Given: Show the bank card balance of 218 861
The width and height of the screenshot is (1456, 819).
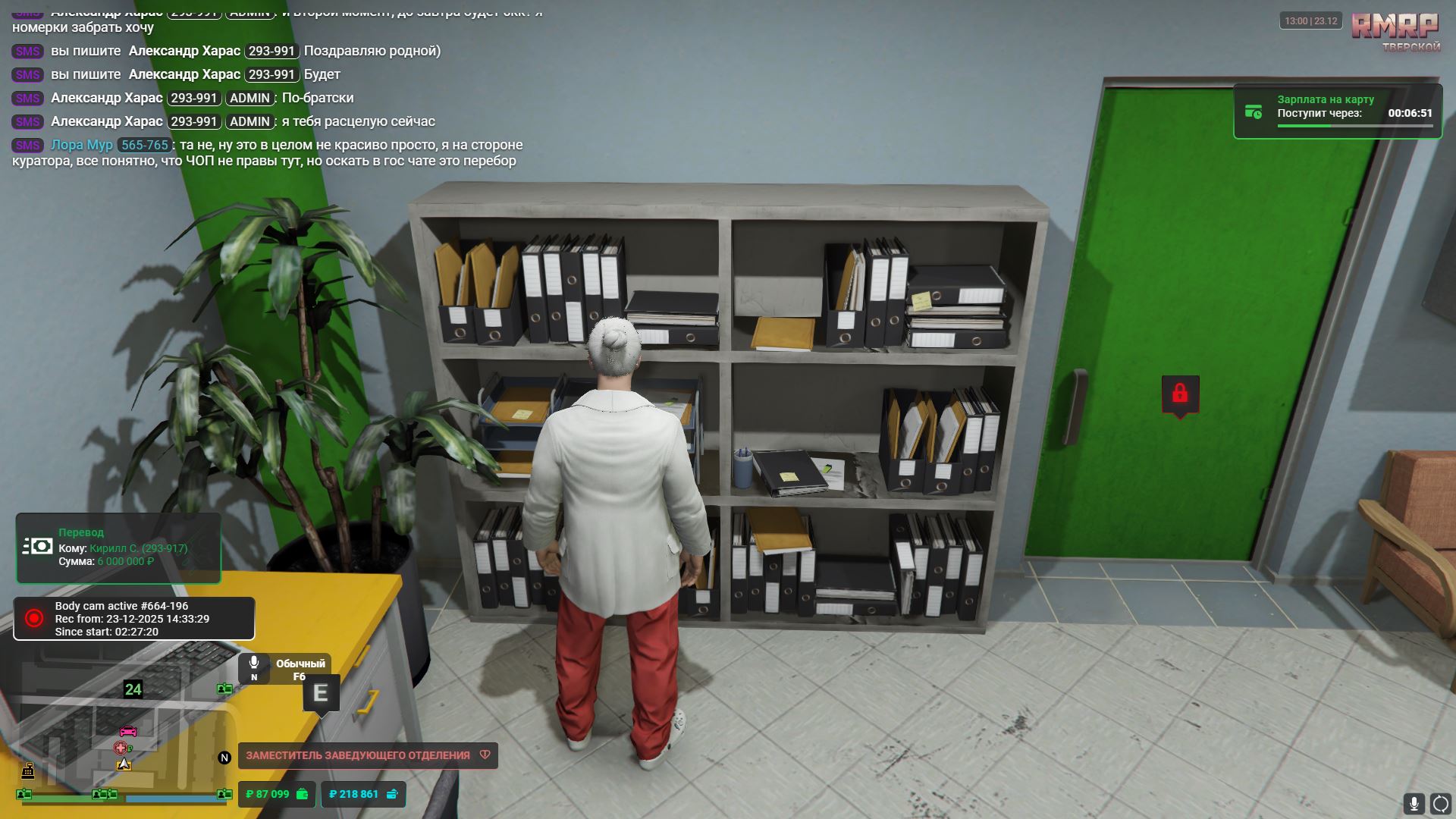Looking at the screenshot, I should tap(363, 794).
